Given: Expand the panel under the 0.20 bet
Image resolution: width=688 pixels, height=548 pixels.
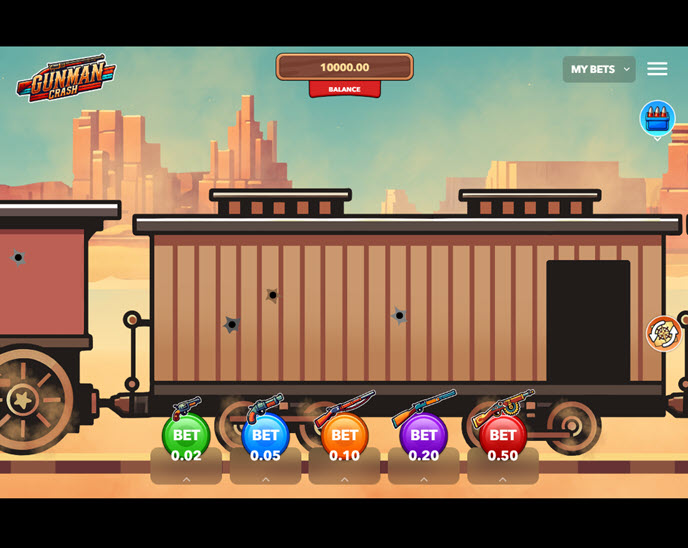Looking at the screenshot, I should click(423, 480).
